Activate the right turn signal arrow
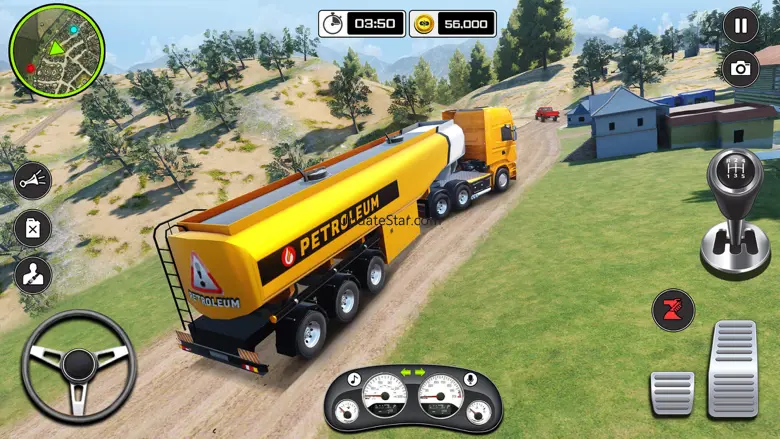780x439 pixels. coord(421,373)
